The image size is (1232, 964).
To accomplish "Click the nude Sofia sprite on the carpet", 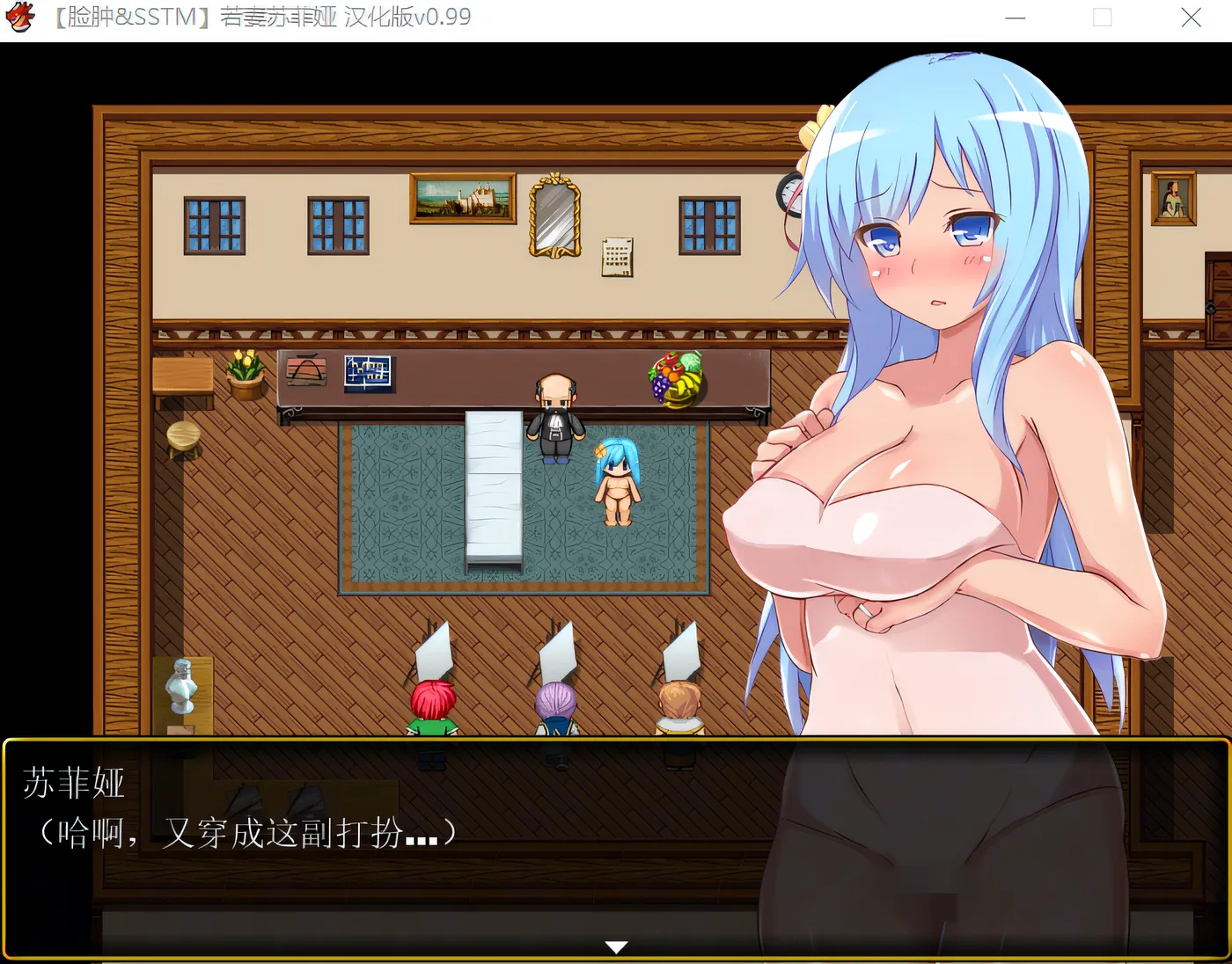I will 616,479.
